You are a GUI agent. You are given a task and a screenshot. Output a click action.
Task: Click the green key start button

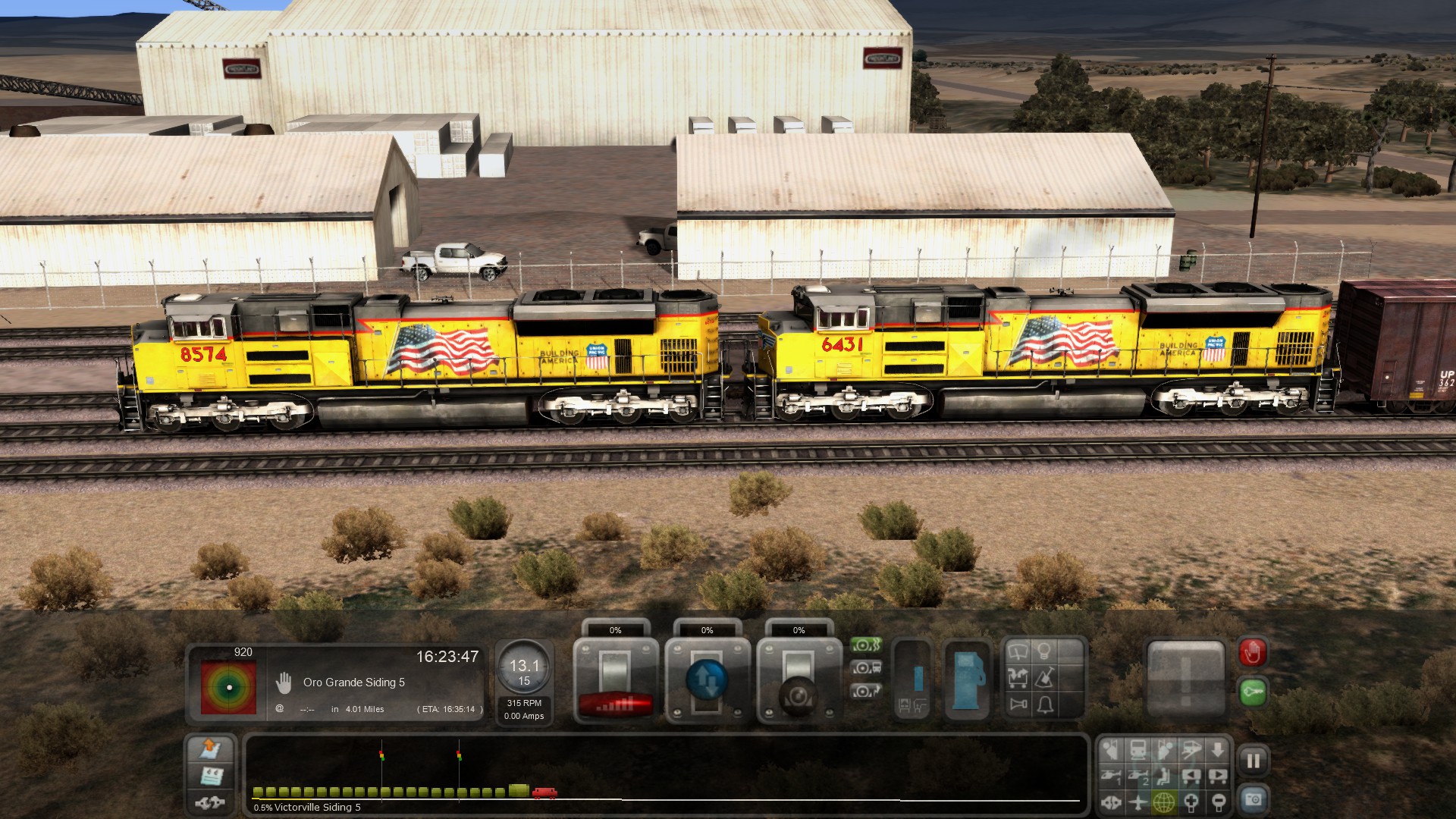tap(1252, 692)
